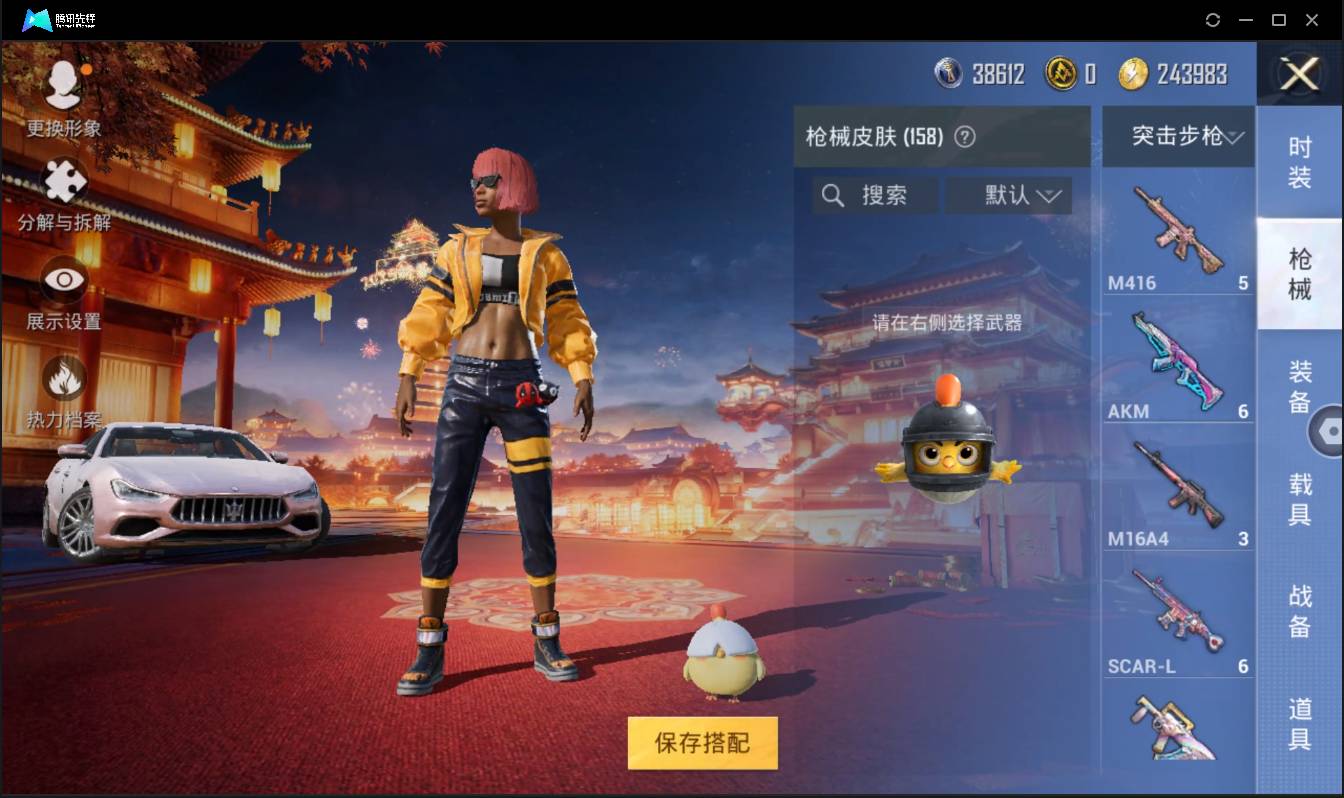
Task: Click the emulator refresh icon in the title bar
Action: pos(1213,20)
